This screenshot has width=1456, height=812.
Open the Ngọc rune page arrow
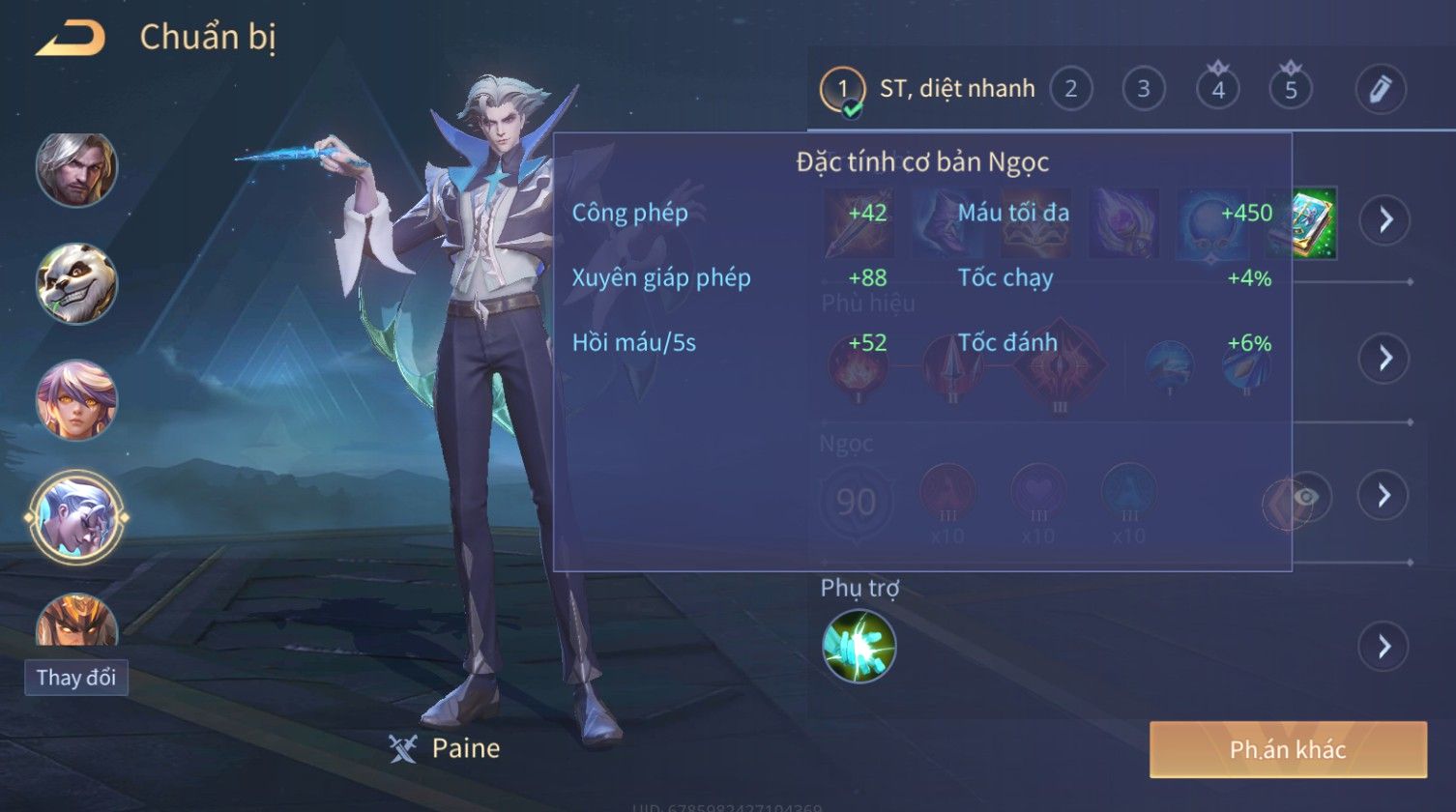pos(1383,496)
